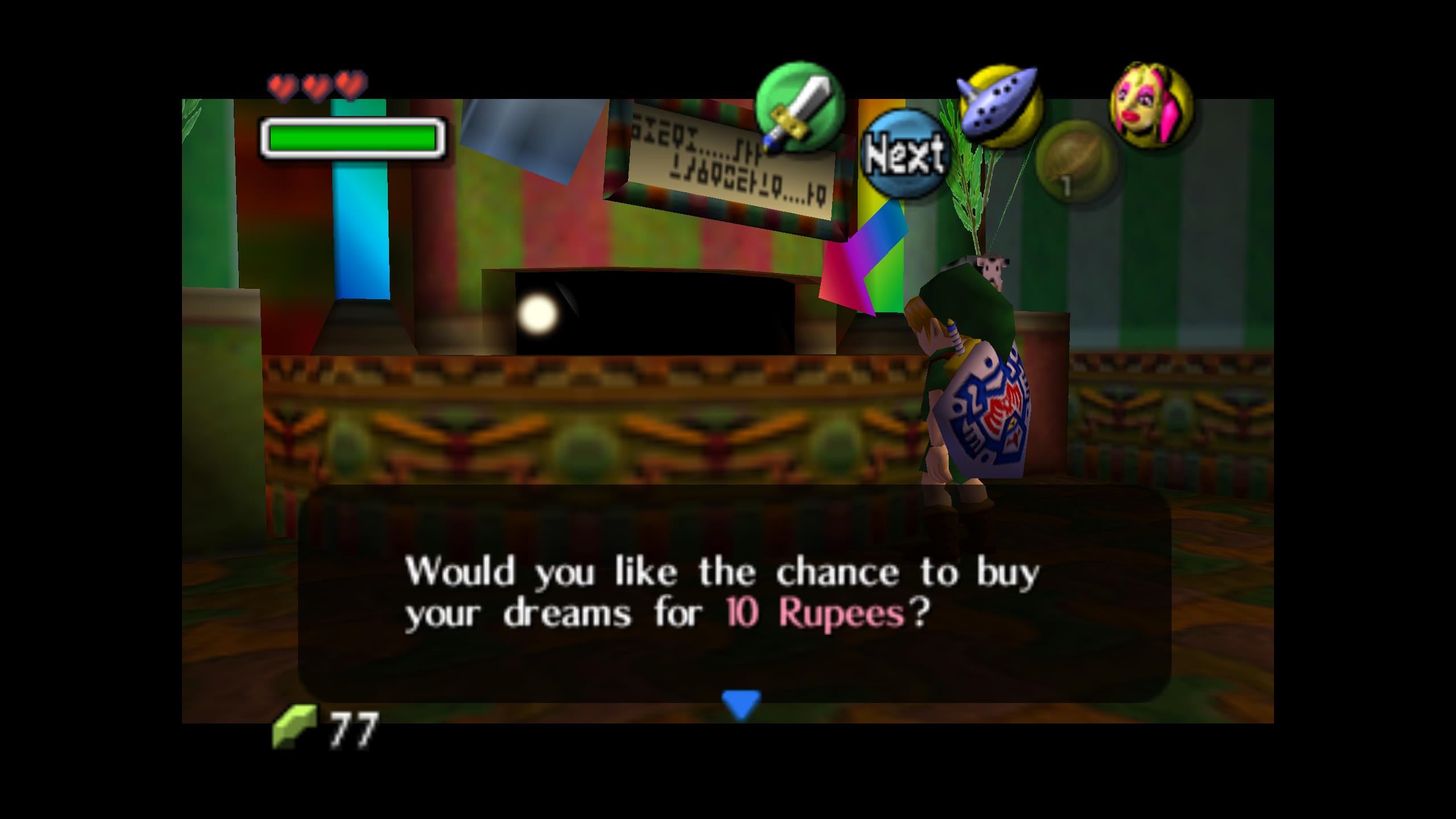This screenshot has height=819, width=1456.
Task: Select the Ocarina of Time item icon
Action: click(999, 106)
